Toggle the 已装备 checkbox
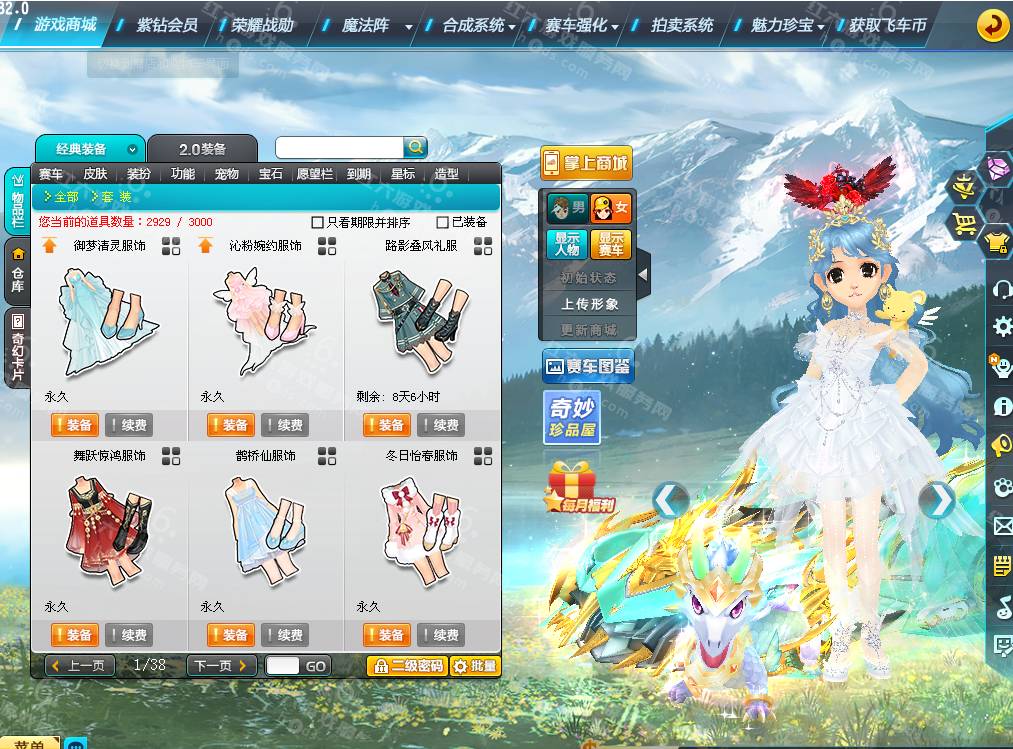This screenshot has width=1013, height=749. (x=443, y=222)
